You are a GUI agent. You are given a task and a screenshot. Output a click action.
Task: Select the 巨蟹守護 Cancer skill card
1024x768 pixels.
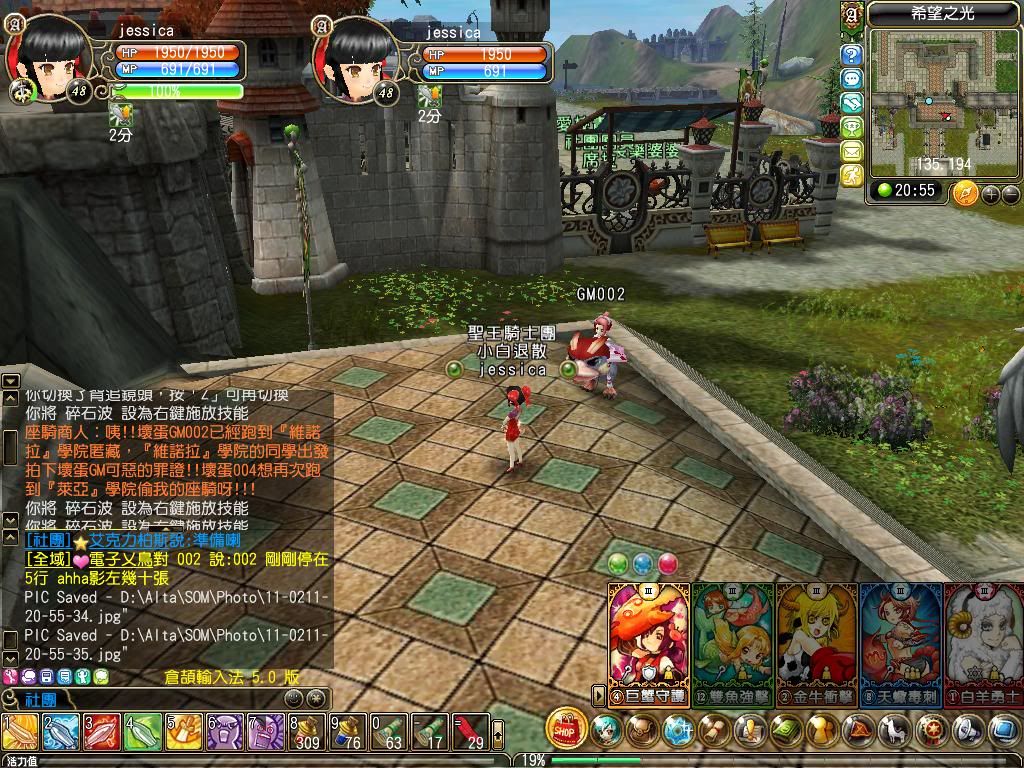pyautogui.click(x=649, y=643)
